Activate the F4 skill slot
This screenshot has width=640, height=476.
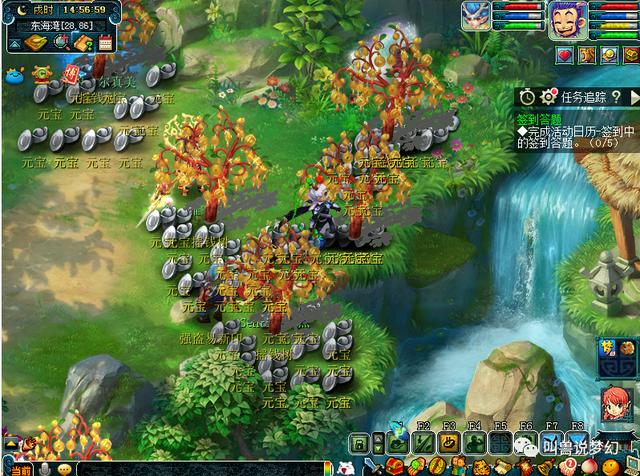click(475, 442)
